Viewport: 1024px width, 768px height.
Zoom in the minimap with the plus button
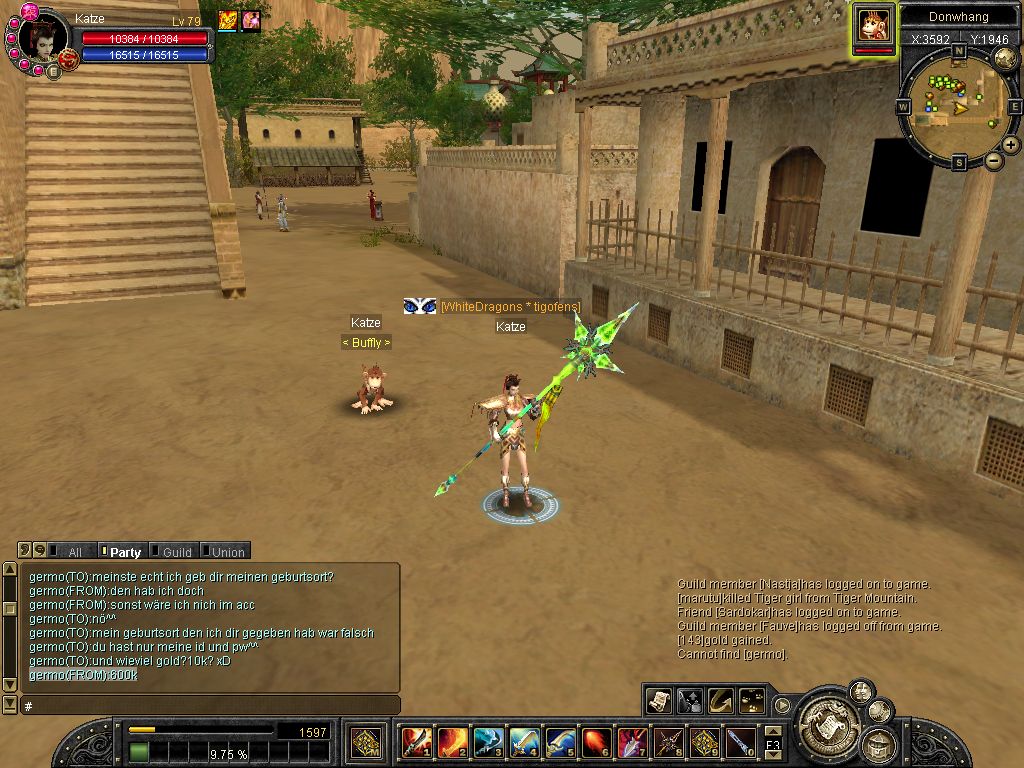1011,145
